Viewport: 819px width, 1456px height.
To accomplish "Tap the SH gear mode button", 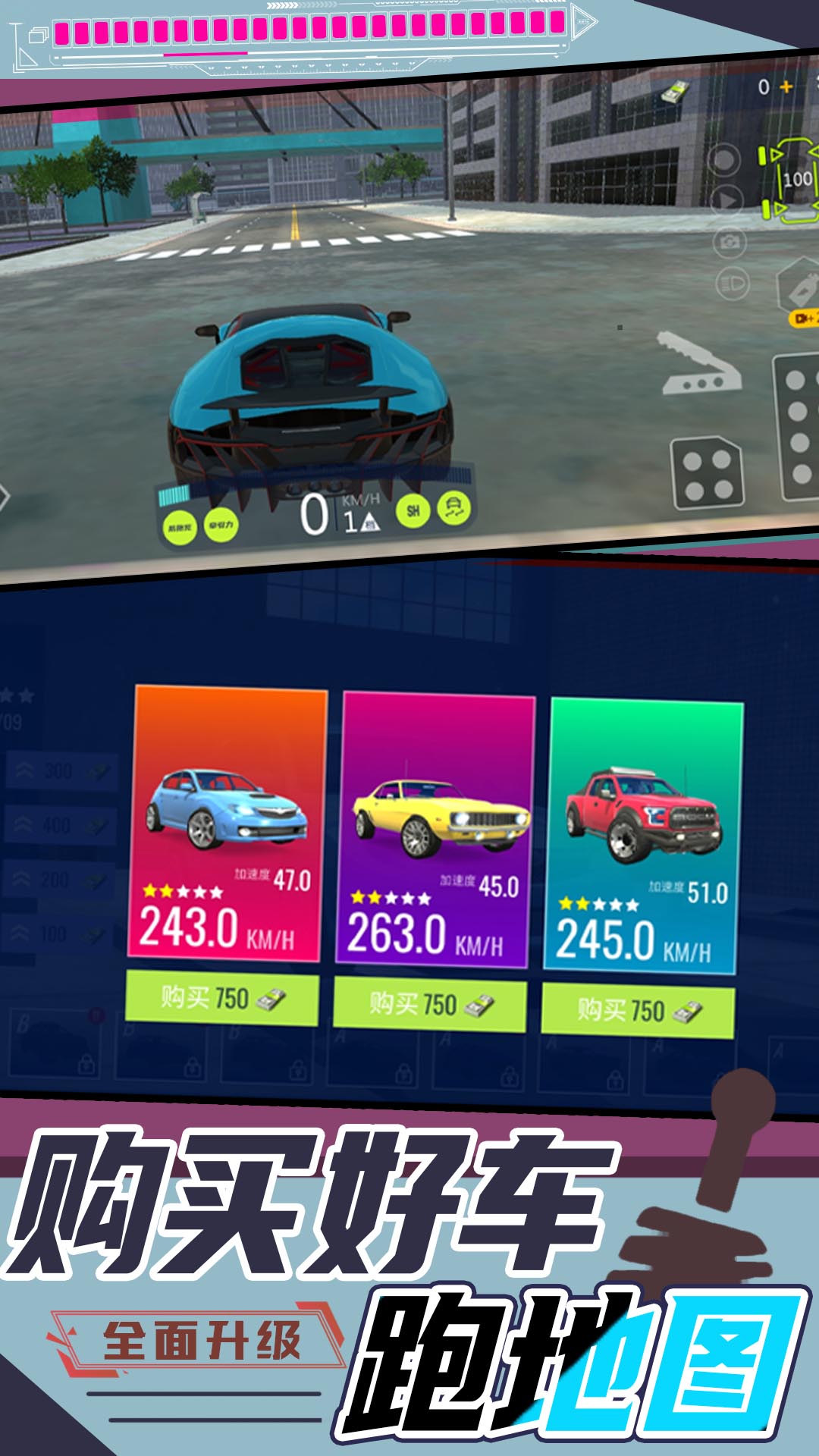I will click(413, 510).
